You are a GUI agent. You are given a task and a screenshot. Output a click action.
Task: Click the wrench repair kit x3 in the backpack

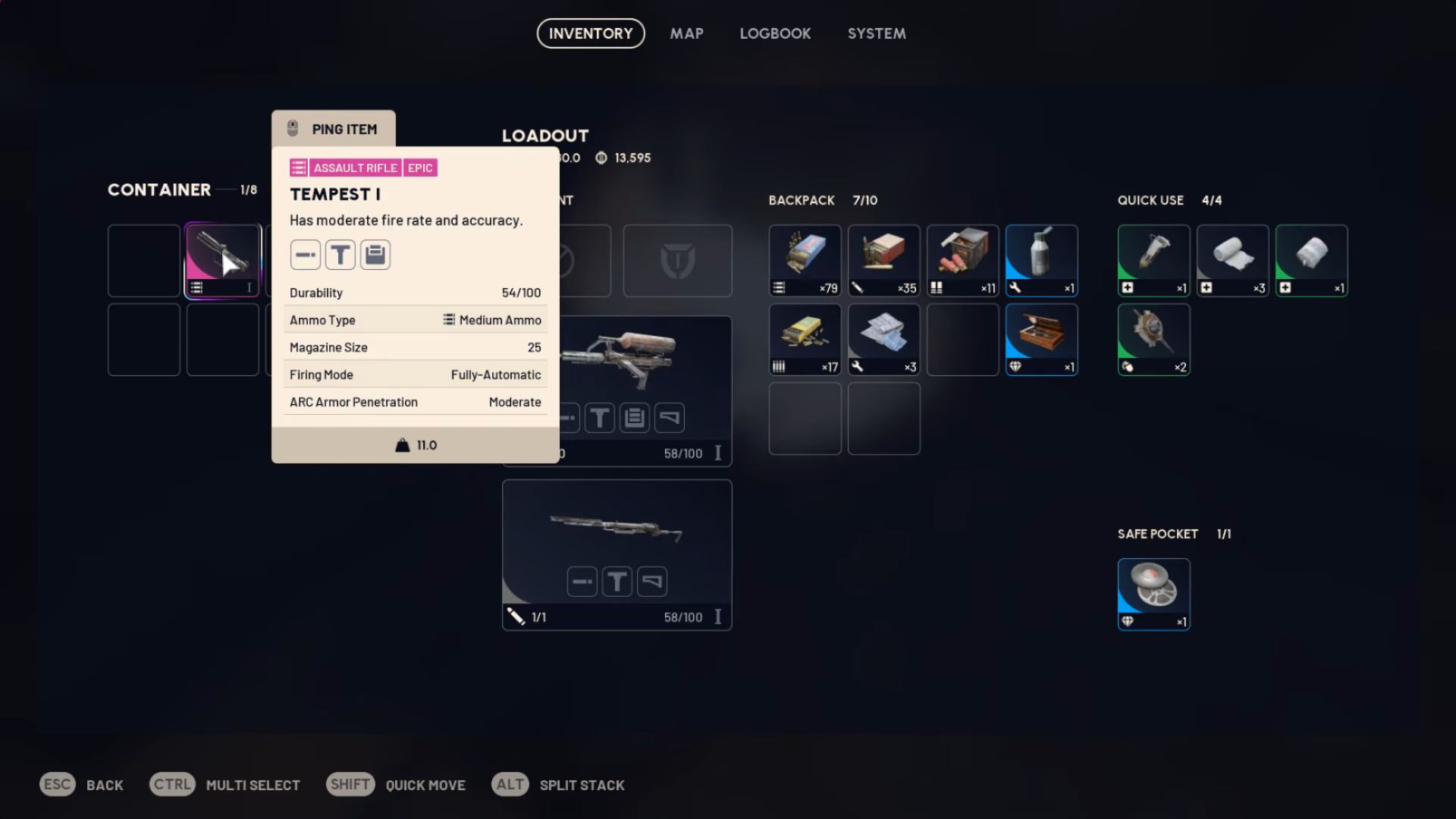[x=883, y=339]
